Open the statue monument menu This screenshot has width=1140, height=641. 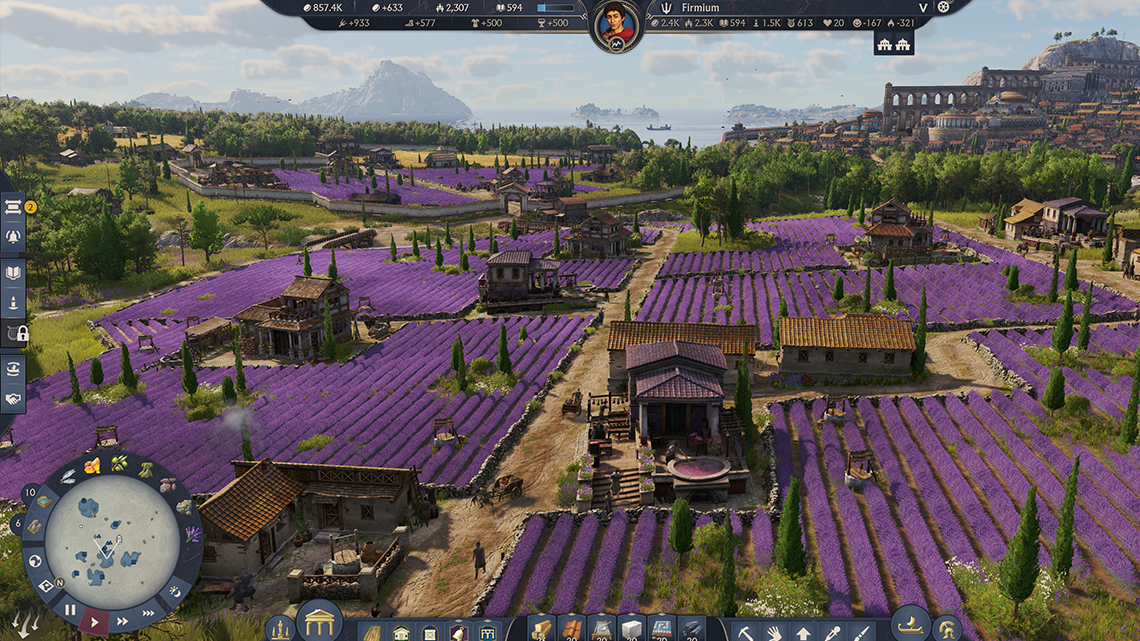click(281, 630)
